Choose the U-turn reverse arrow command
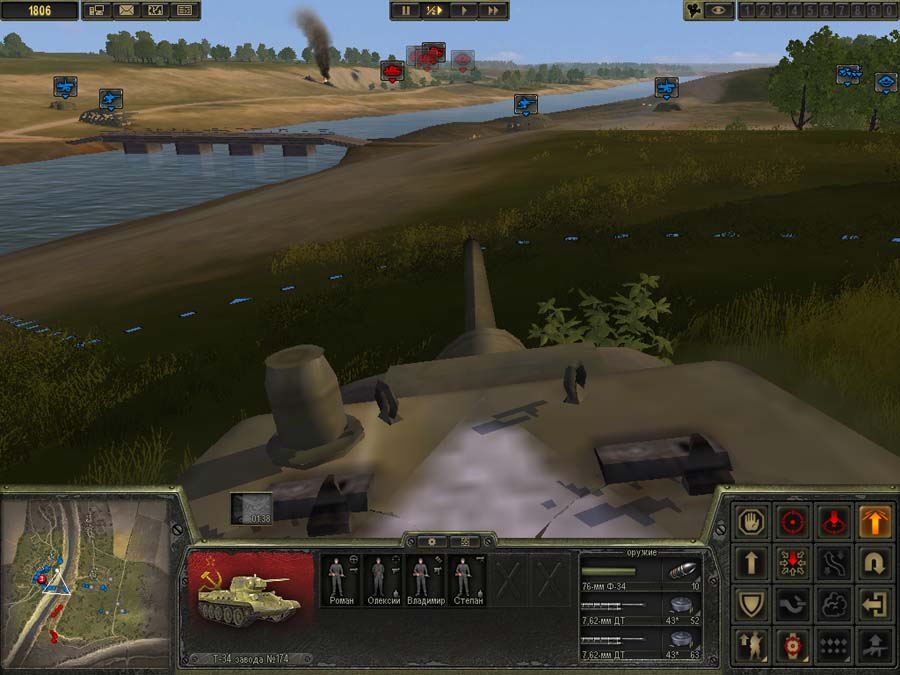The width and height of the screenshot is (900, 675). [x=875, y=563]
